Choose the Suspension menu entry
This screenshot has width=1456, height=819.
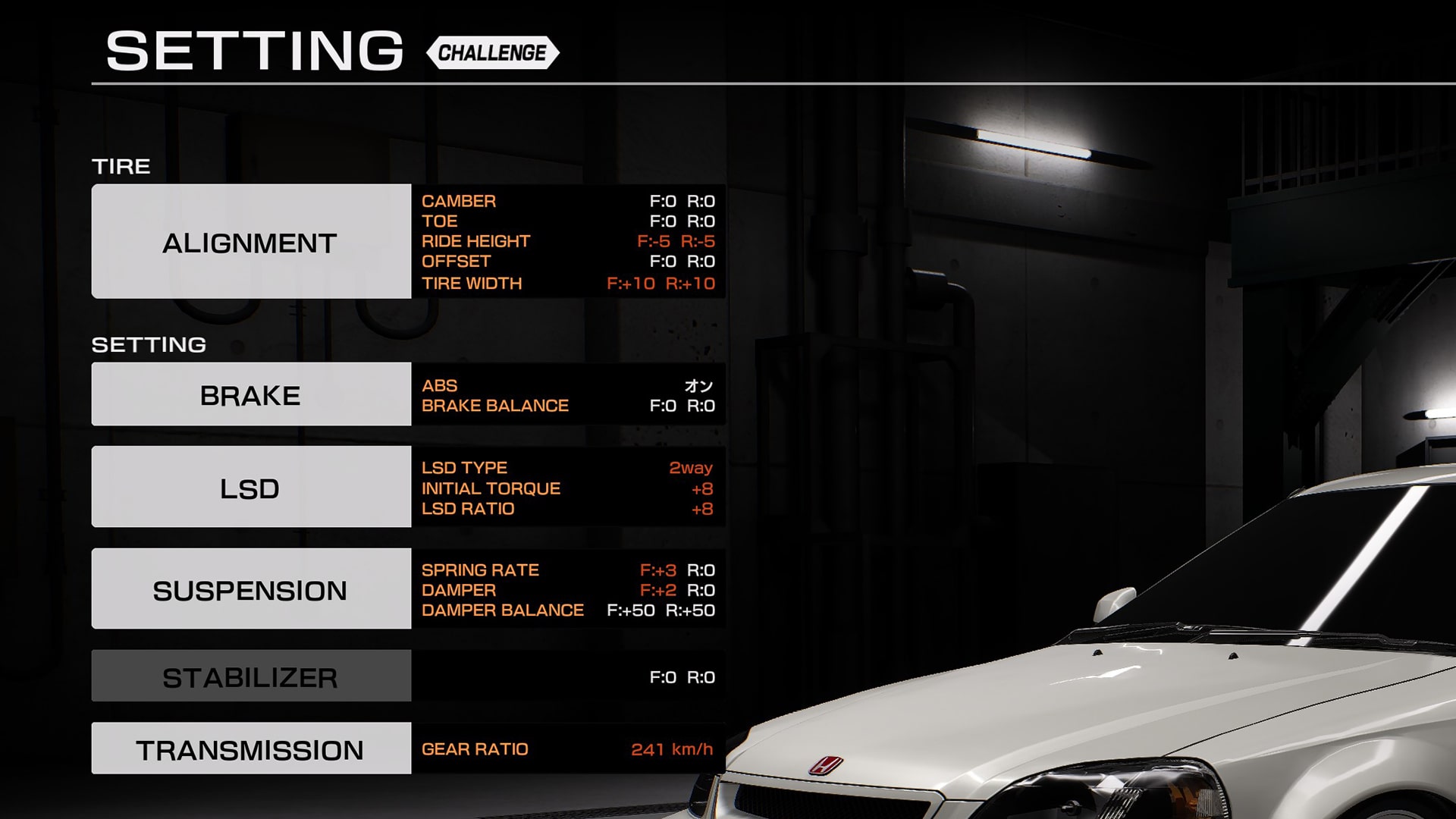[251, 588]
